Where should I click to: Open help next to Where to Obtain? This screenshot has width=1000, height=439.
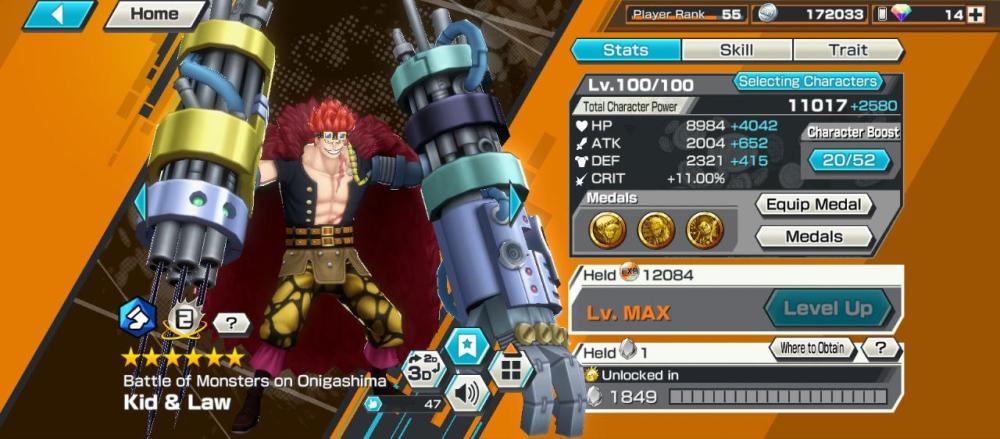click(x=881, y=349)
